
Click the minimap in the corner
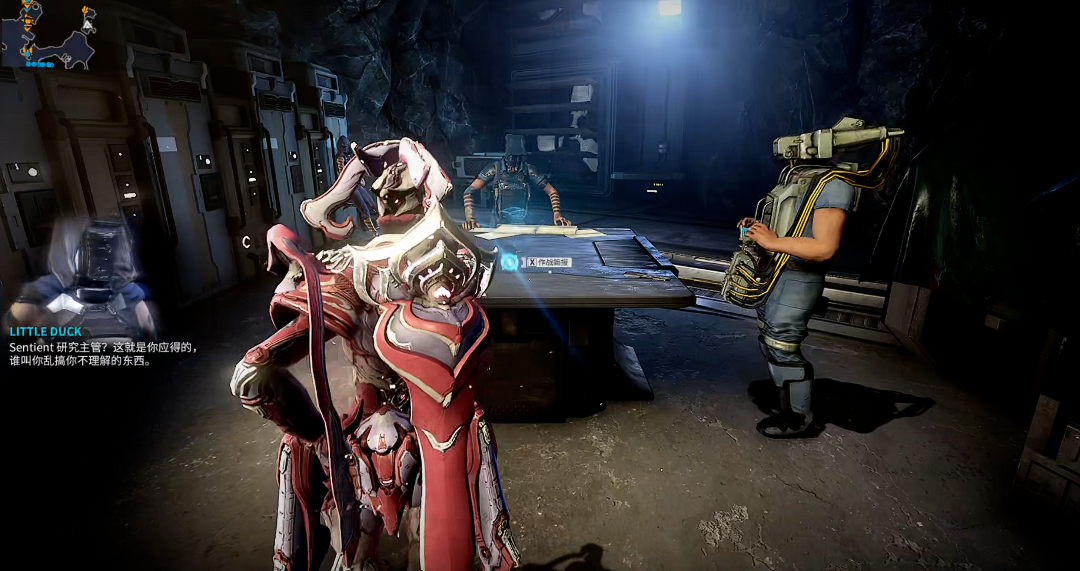click(48, 34)
